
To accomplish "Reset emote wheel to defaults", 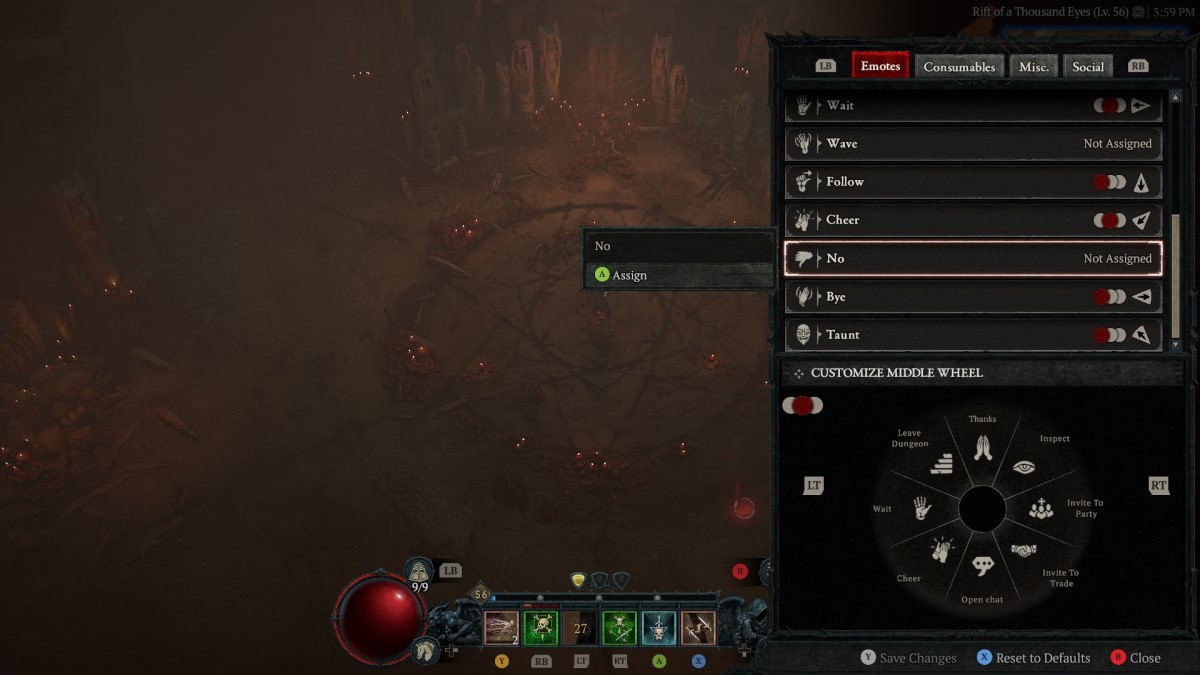I will 1033,658.
